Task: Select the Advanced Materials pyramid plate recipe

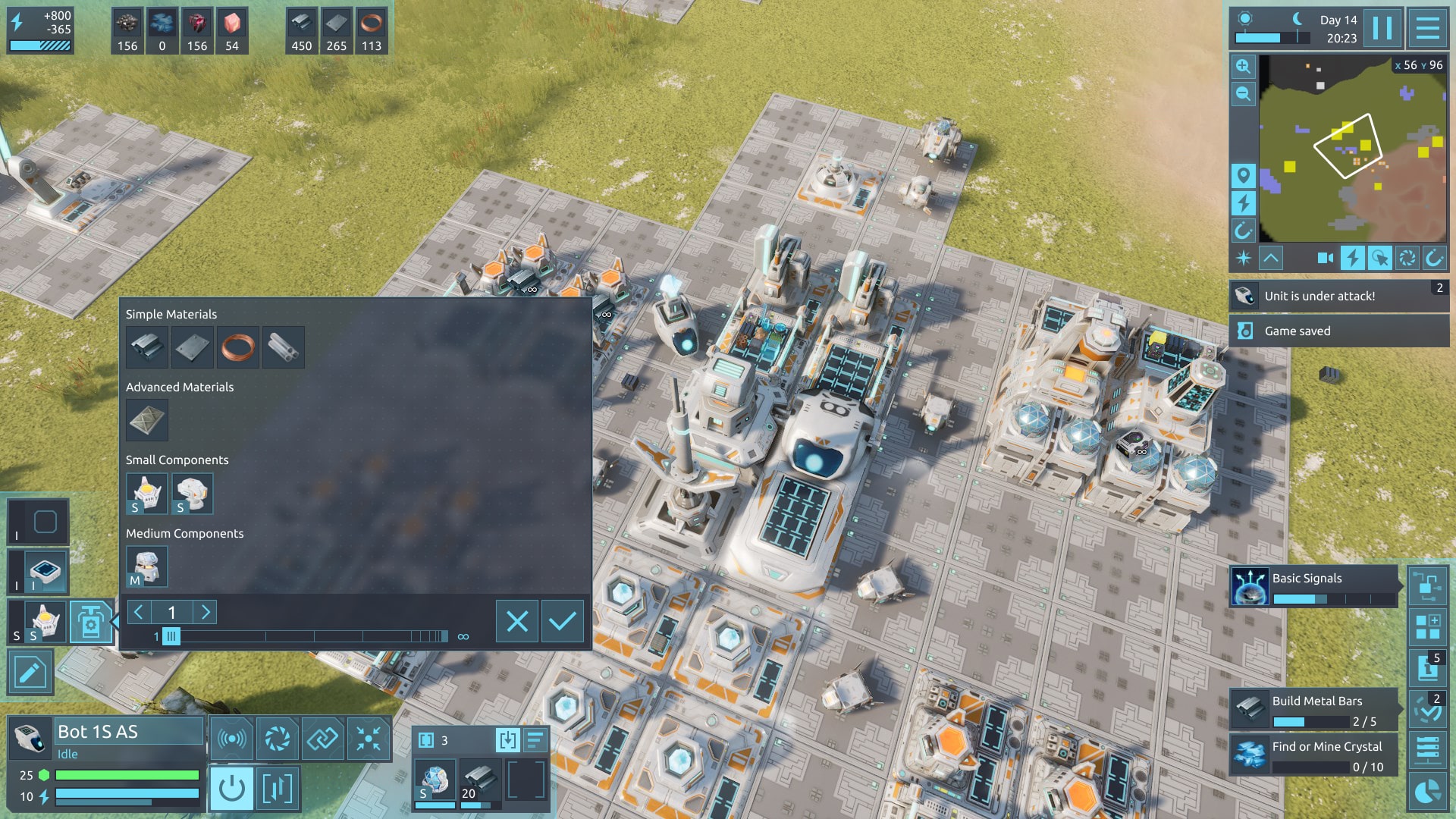Action: [147, 420]
